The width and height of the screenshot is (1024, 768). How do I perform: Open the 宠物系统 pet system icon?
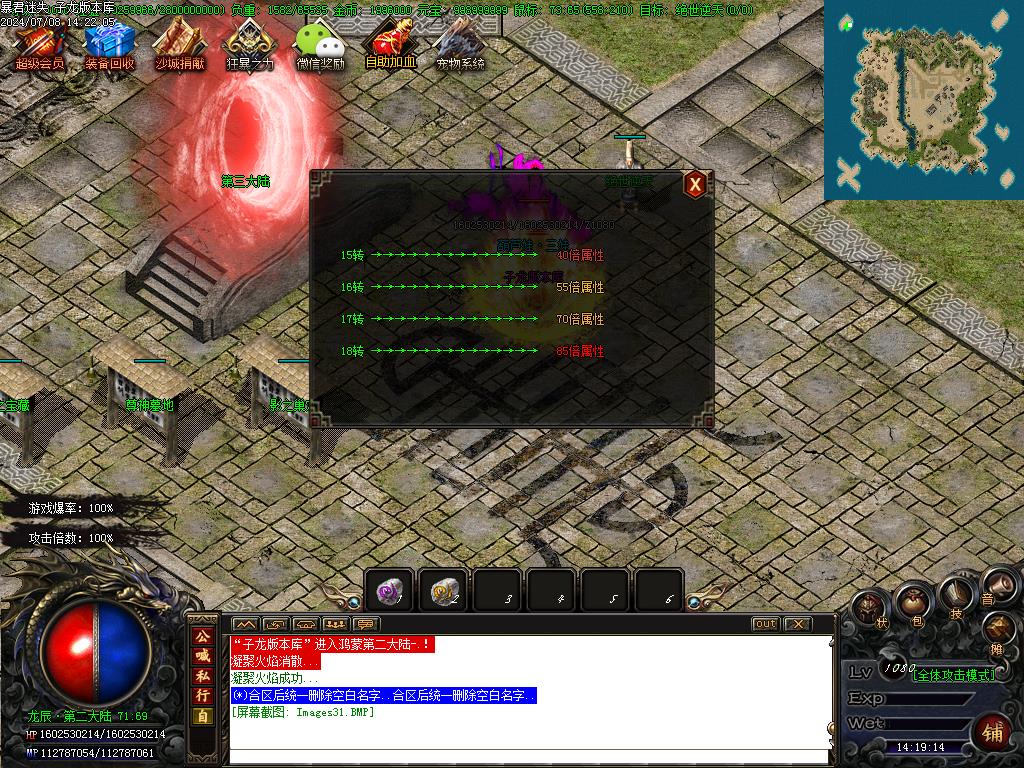460,44
